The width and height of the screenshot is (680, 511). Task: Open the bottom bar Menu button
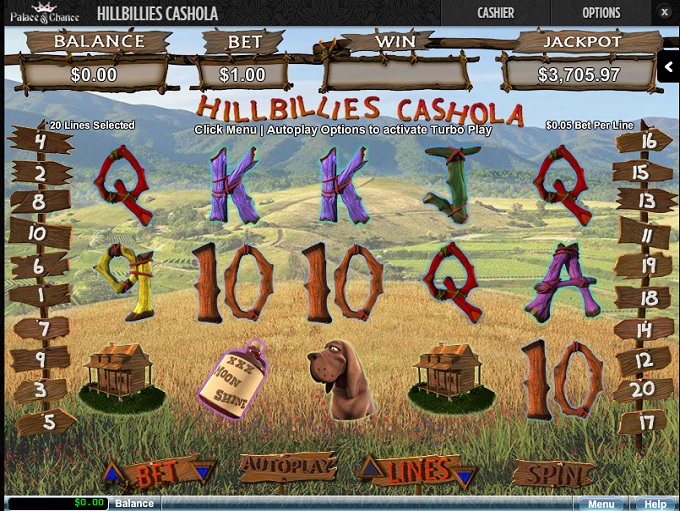coord(601,504)
